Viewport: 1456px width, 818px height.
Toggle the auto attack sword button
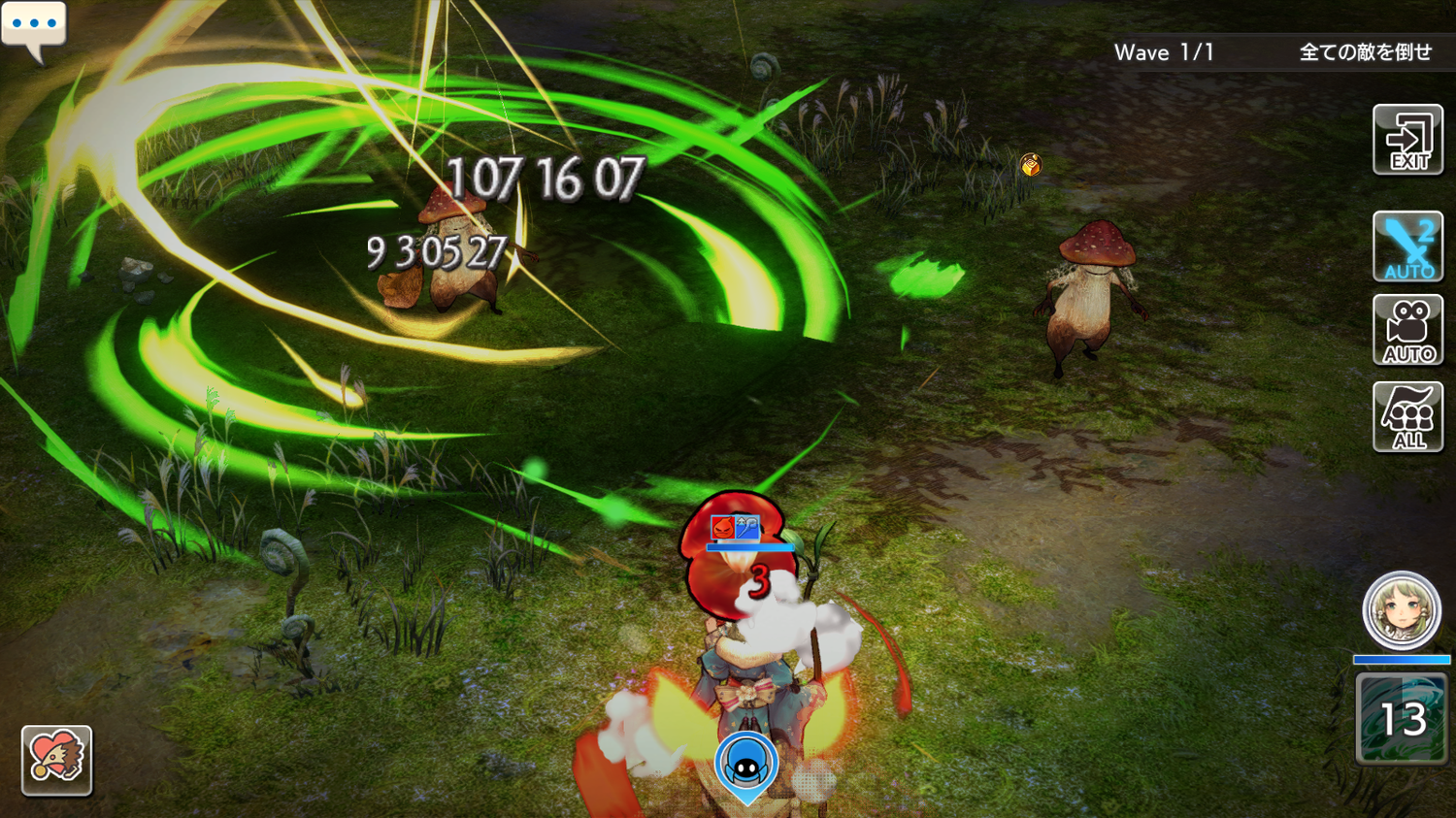coord(1407,246)
